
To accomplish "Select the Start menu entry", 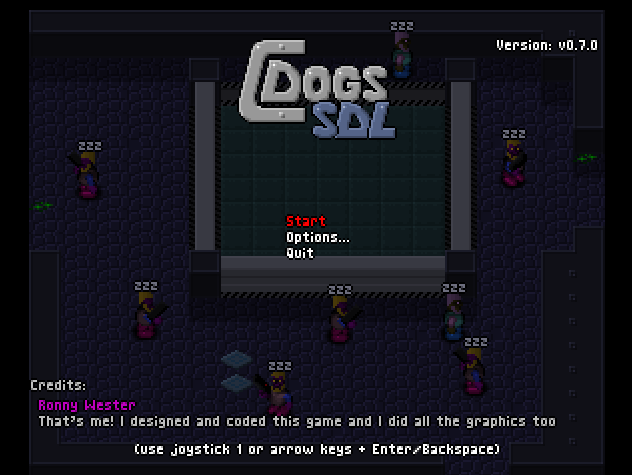I will click(x=306, y=221).
